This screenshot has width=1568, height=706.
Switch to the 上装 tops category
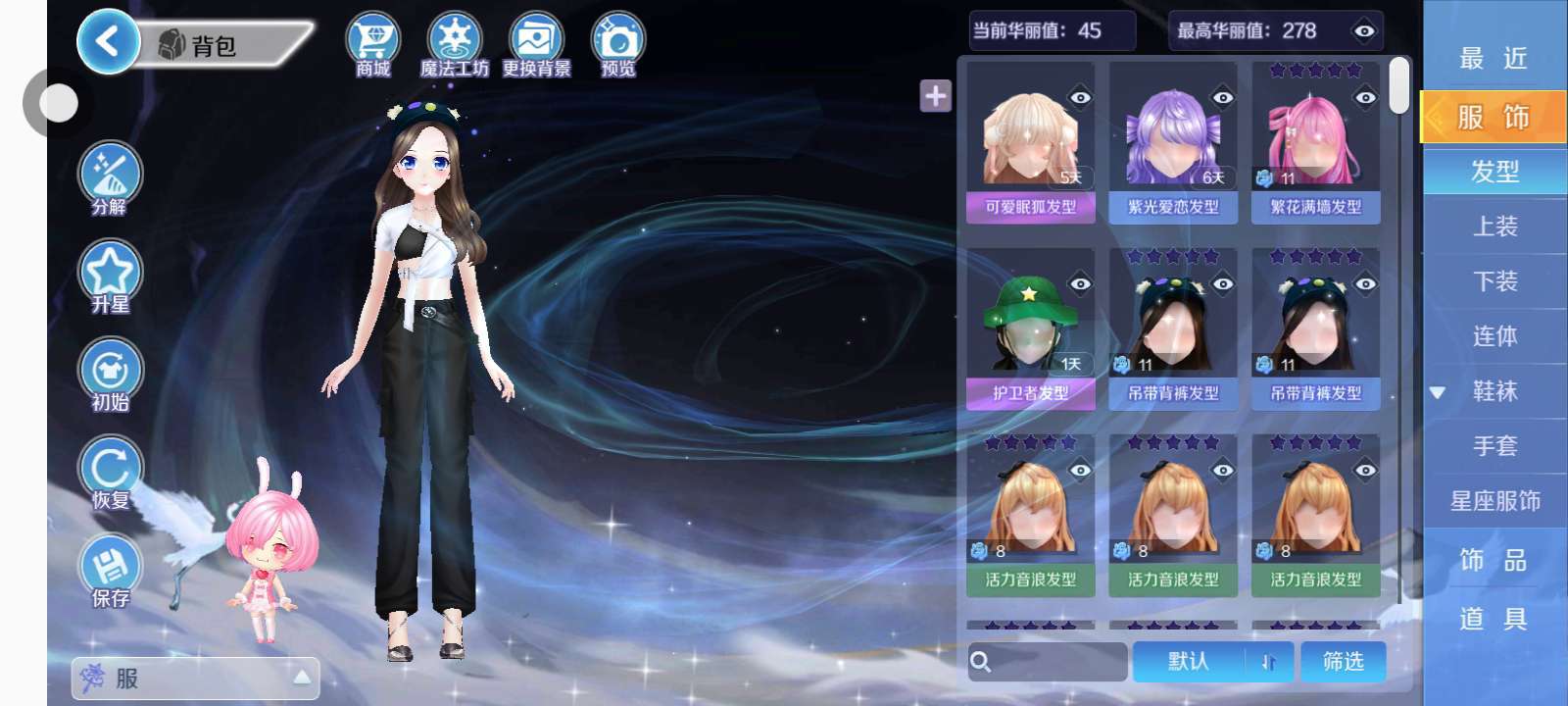pyautogui.click(x=1494, y=227)
